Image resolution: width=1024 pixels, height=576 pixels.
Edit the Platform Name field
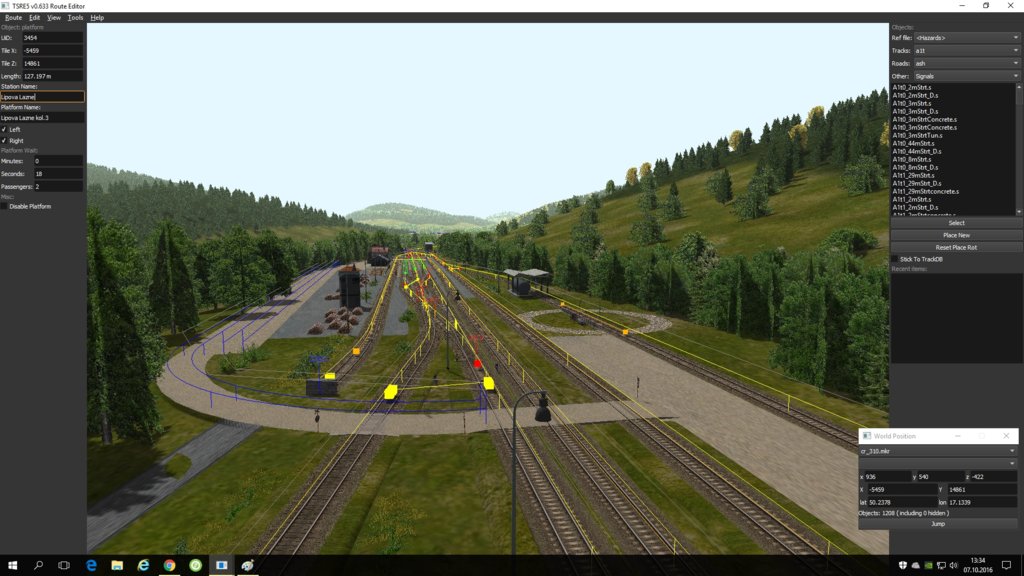click(x=42, y=118)
